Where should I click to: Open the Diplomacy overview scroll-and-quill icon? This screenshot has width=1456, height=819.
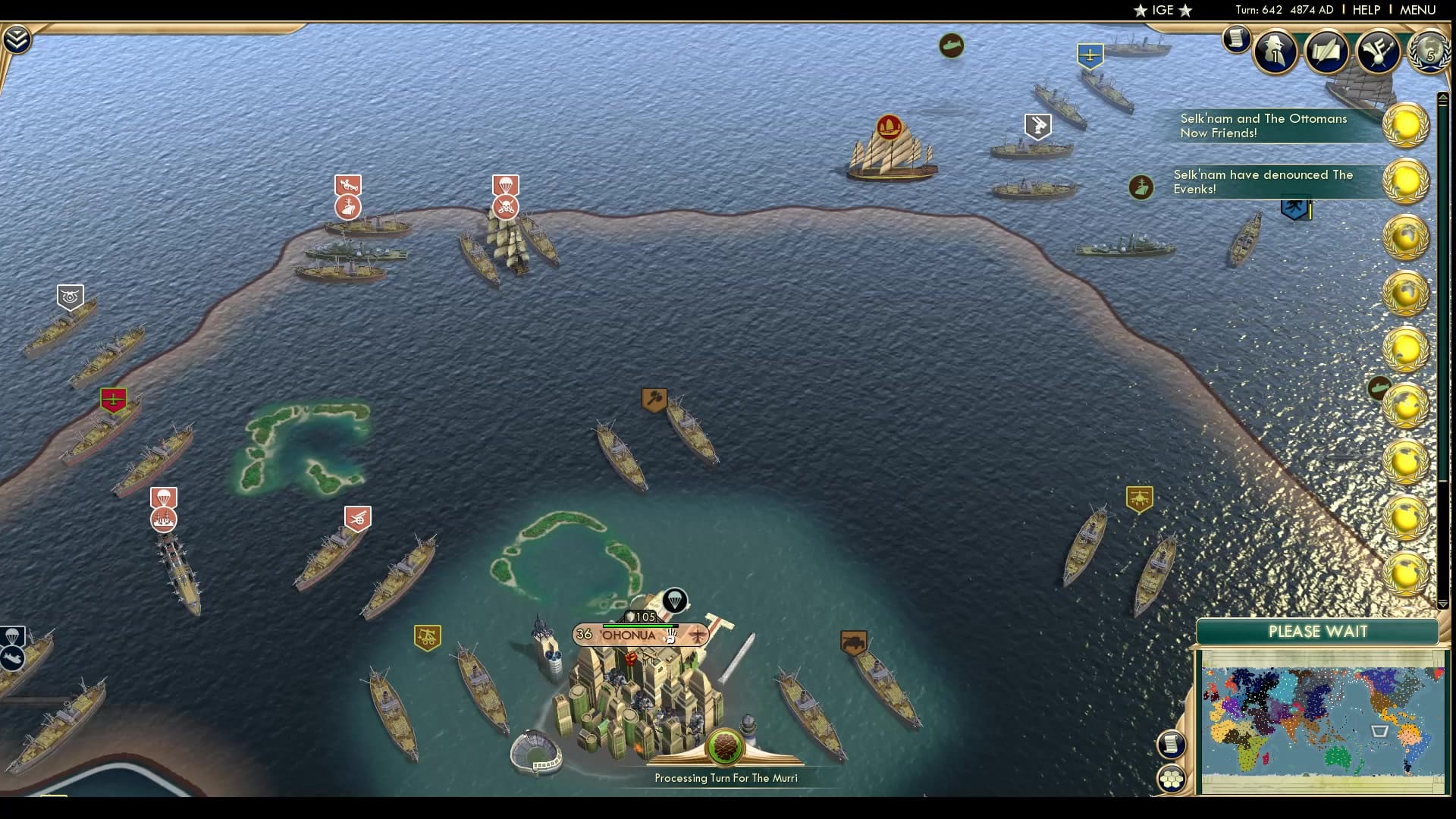point(1328,52)
